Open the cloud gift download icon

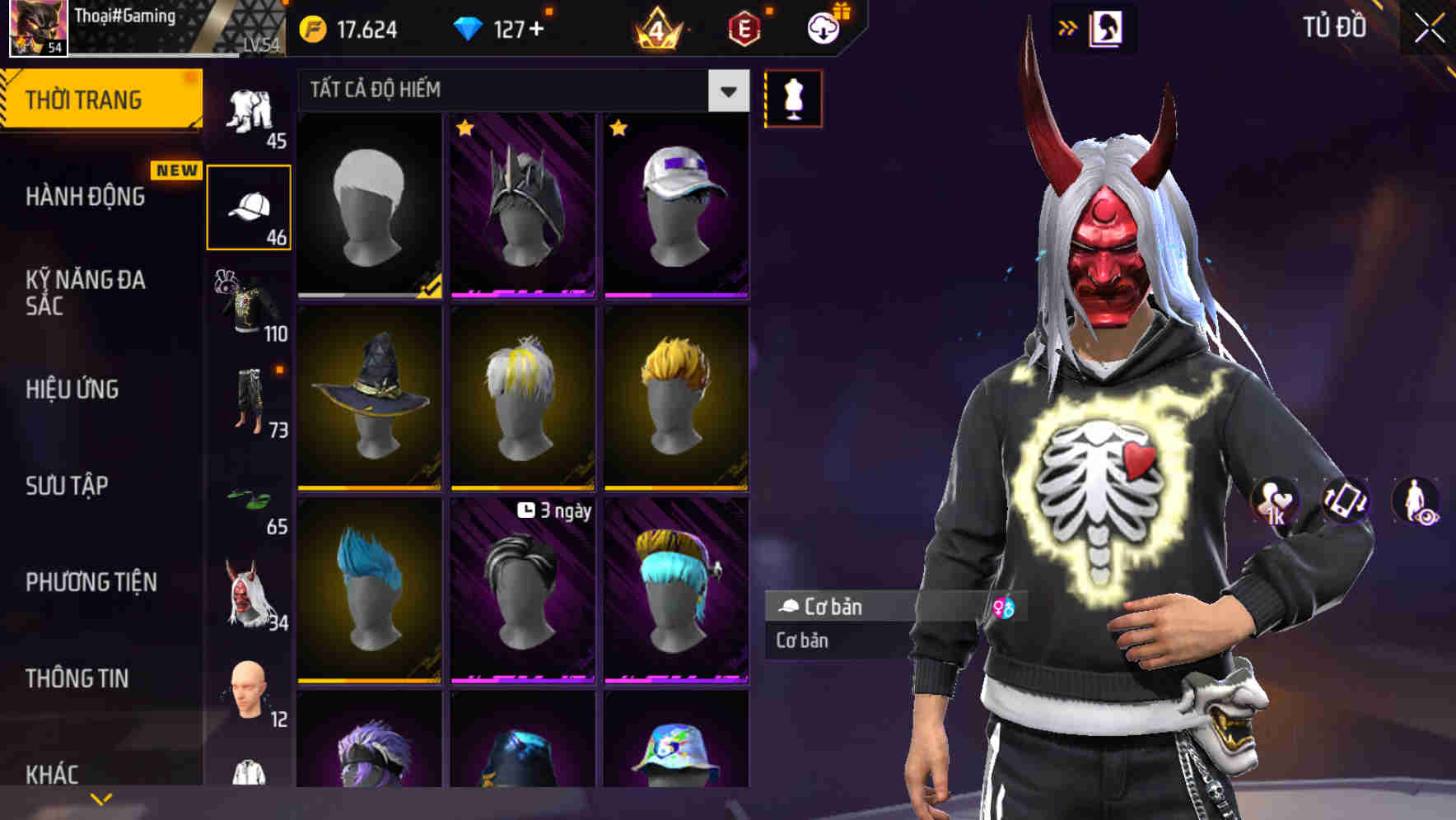822,27
